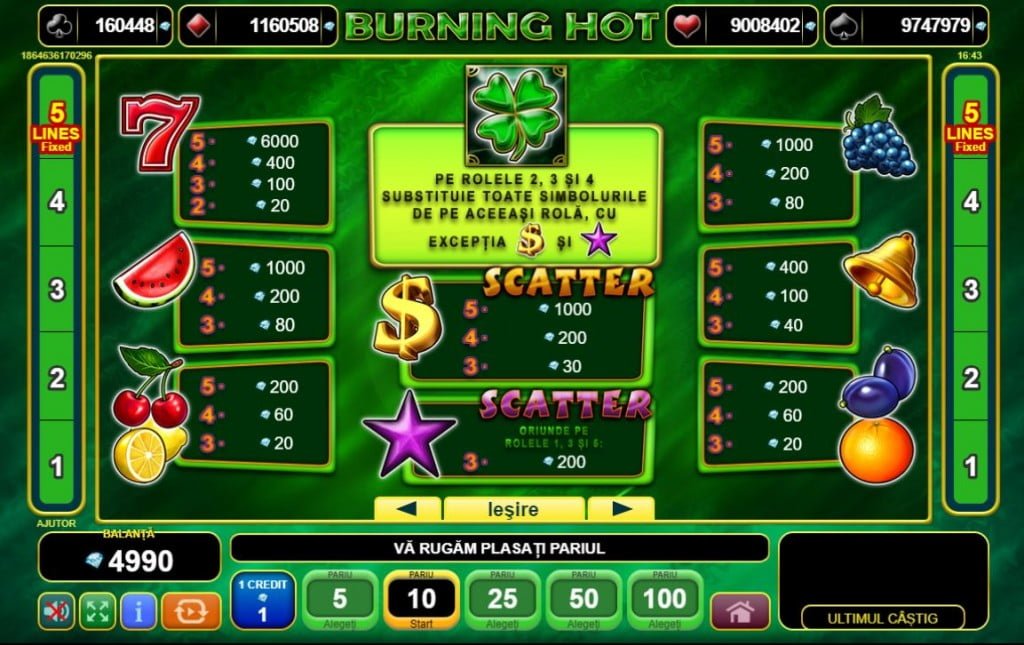The image size is (1024, 645).
Task: Start a spin with bet 10
Action: pyautogui.click(x=421, y=600)
